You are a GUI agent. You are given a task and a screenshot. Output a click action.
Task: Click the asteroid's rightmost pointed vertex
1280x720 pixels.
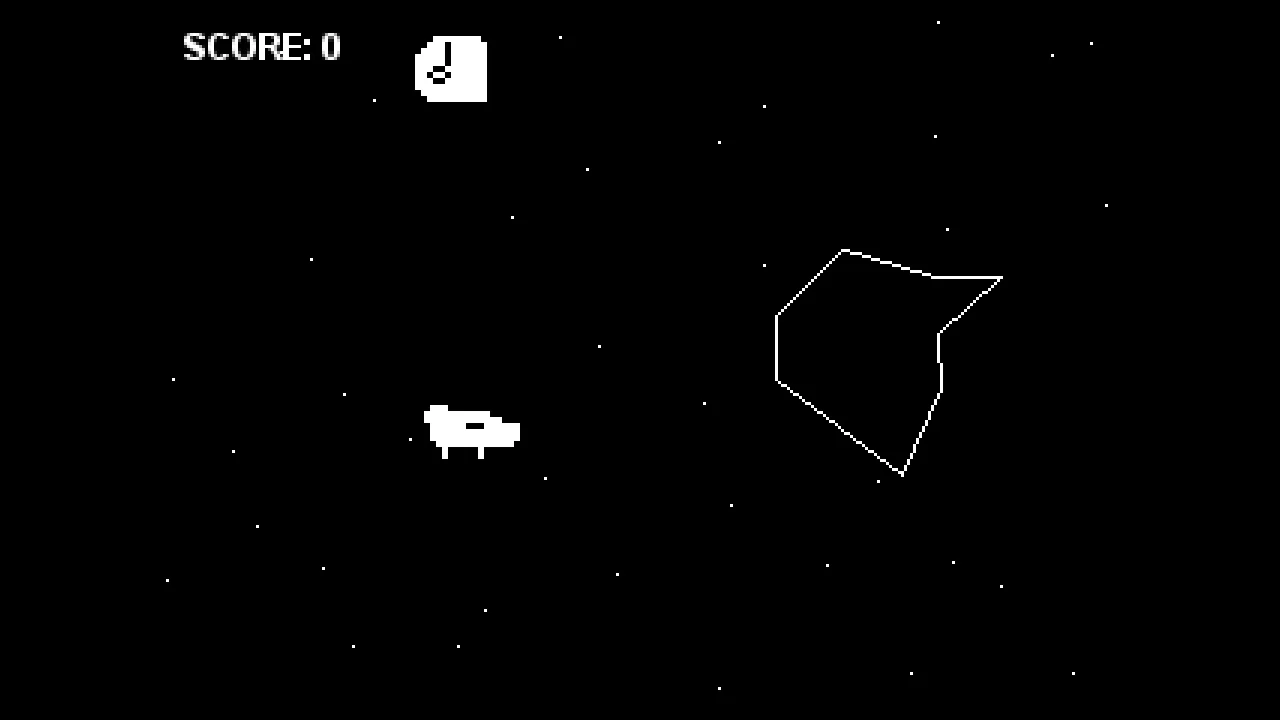pos(1000,278)
